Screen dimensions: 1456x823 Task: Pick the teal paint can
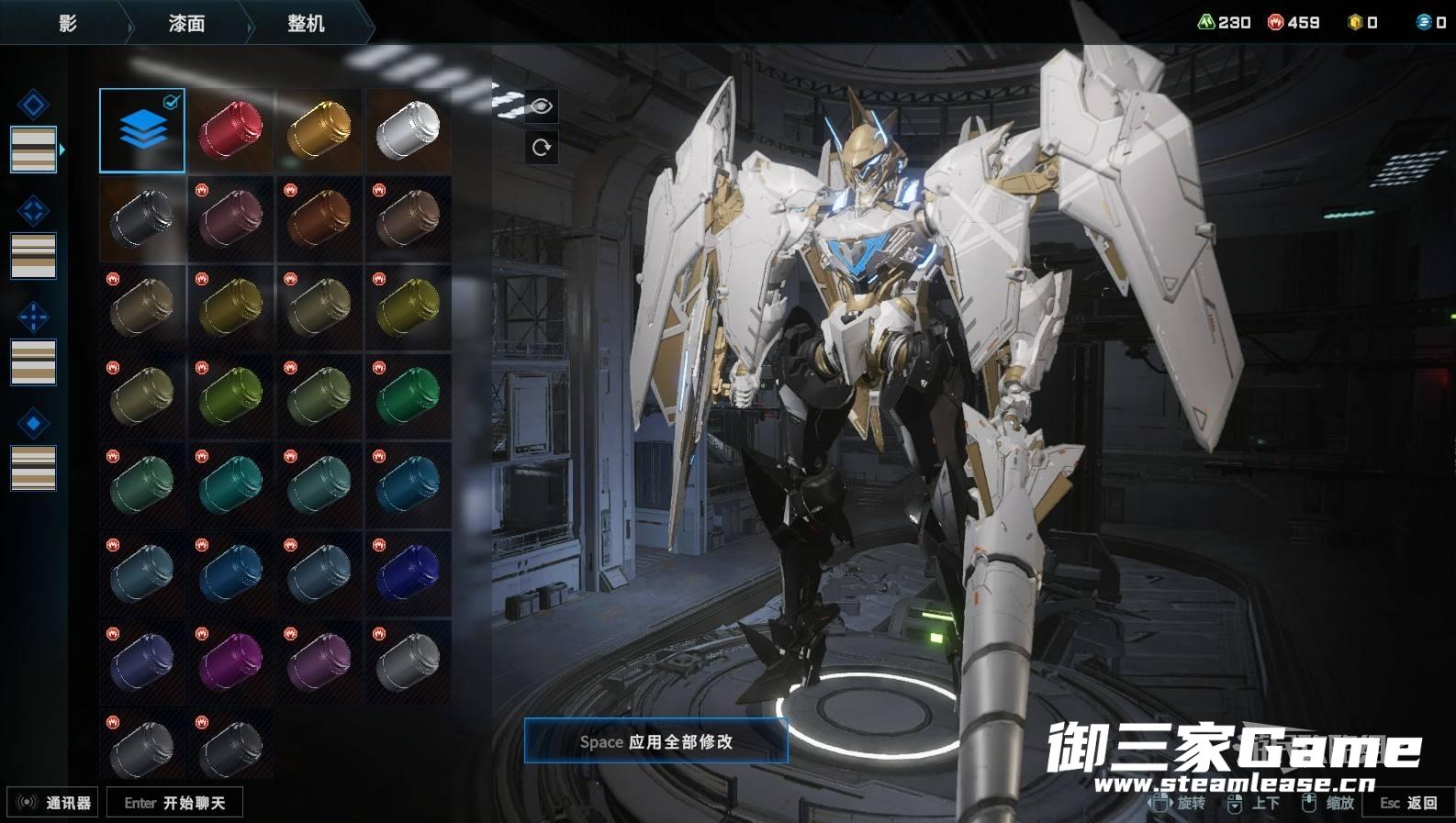point(230,484)
